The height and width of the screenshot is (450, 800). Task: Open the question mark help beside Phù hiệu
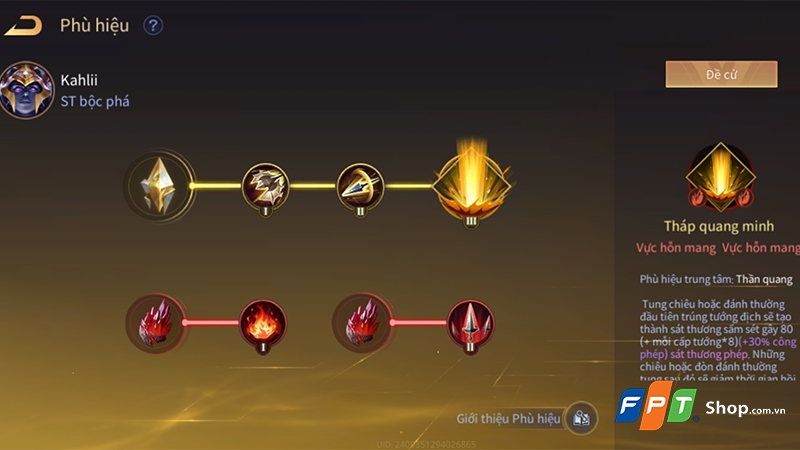[153, 26]
